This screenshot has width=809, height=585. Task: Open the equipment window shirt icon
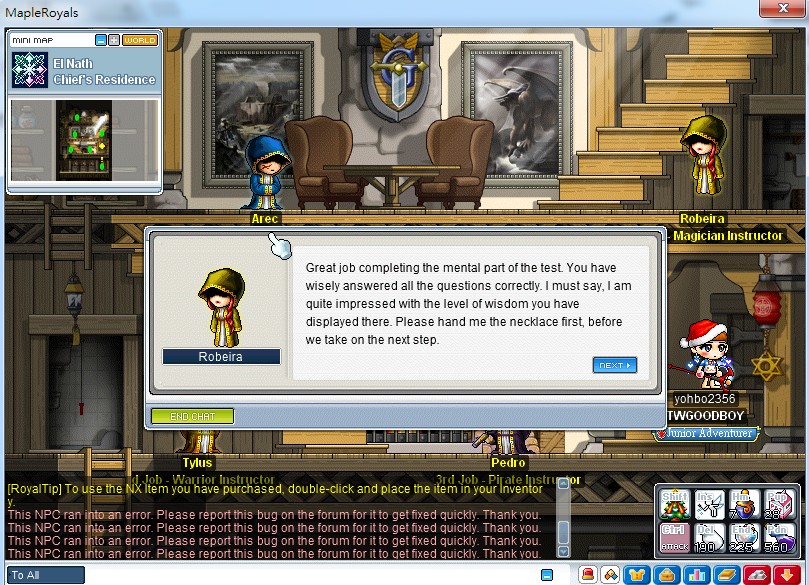click(x=634, y=575)
